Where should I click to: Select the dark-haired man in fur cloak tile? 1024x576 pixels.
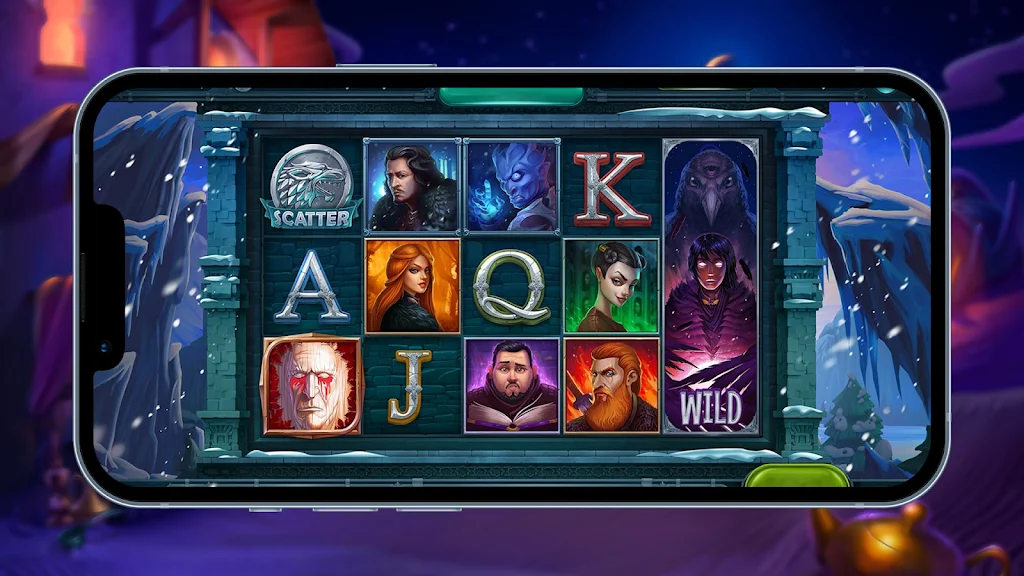pos(412,186)
